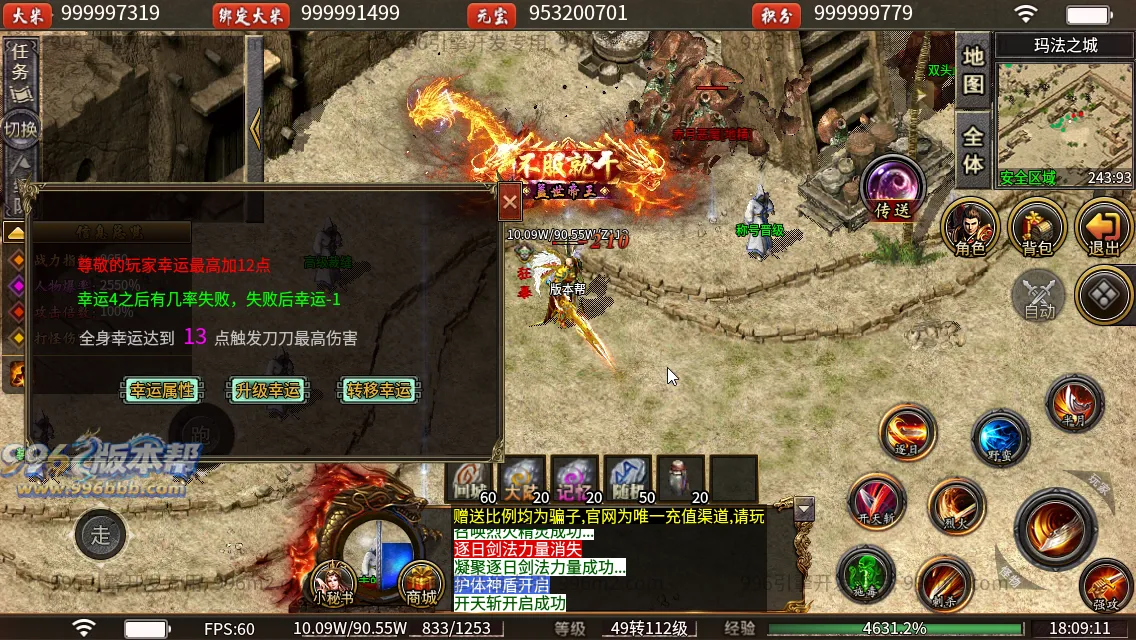Viewport: 1136px width, 640px height.
Task: Activate the 烈火 flame sword skill
Action: coord(956,506)
